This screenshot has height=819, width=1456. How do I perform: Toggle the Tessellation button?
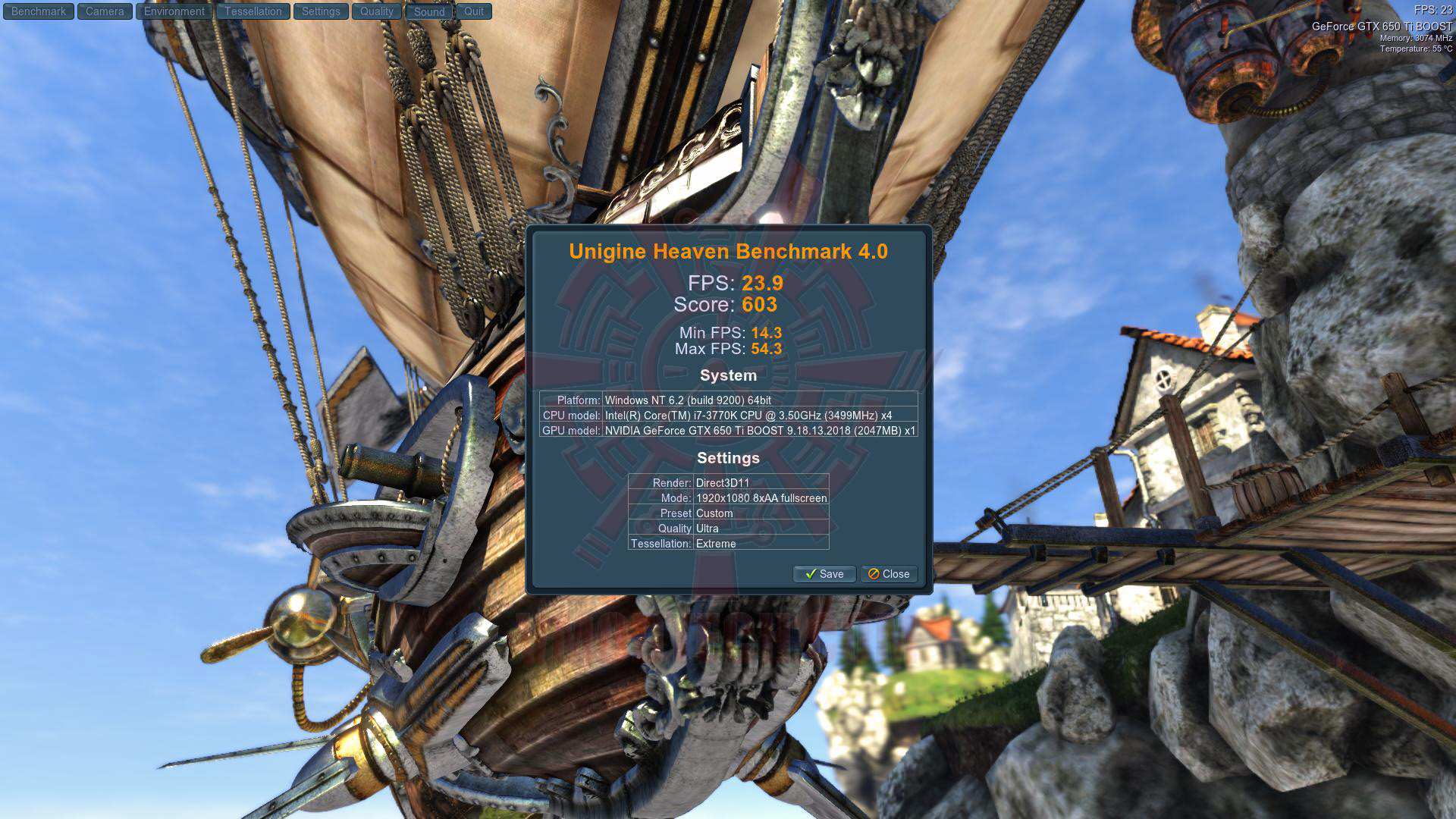click(x=253, y=11)
